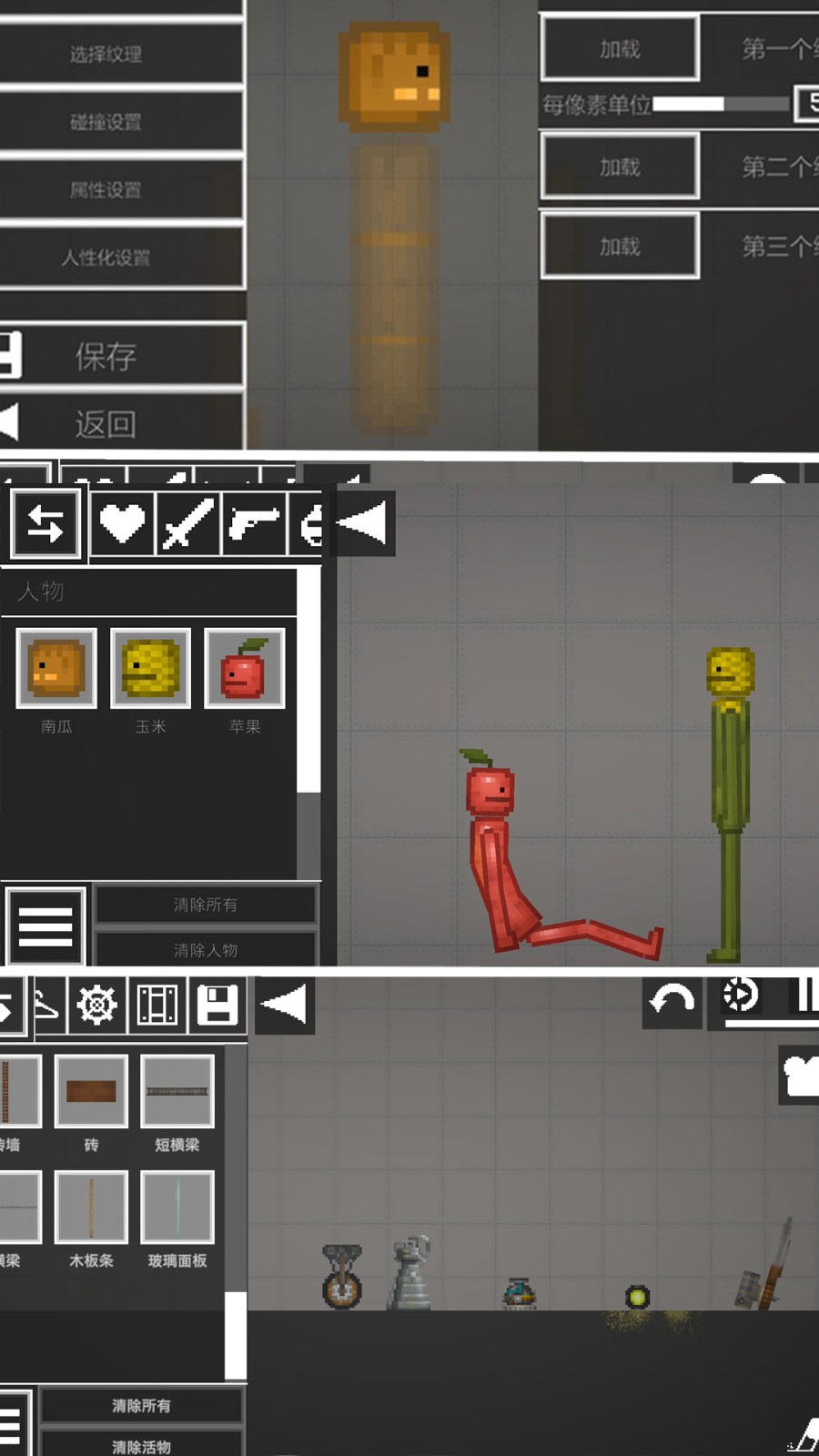Click the 保存 save button
Screen dimensions: 819x1456
(106, 355)
